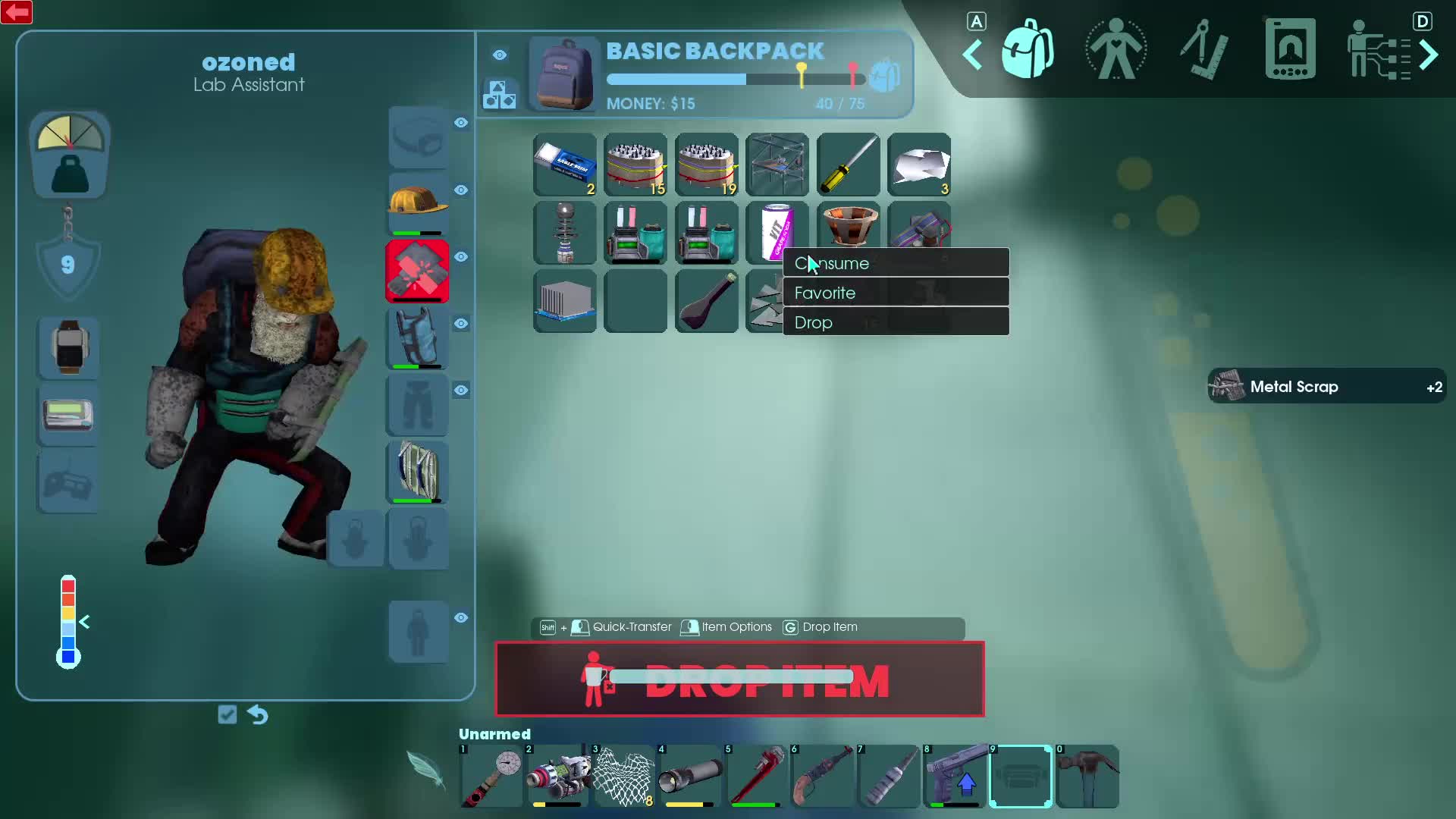Click the undo arrow below character panel
The image size is (1456, 819).
pos(258,714)
